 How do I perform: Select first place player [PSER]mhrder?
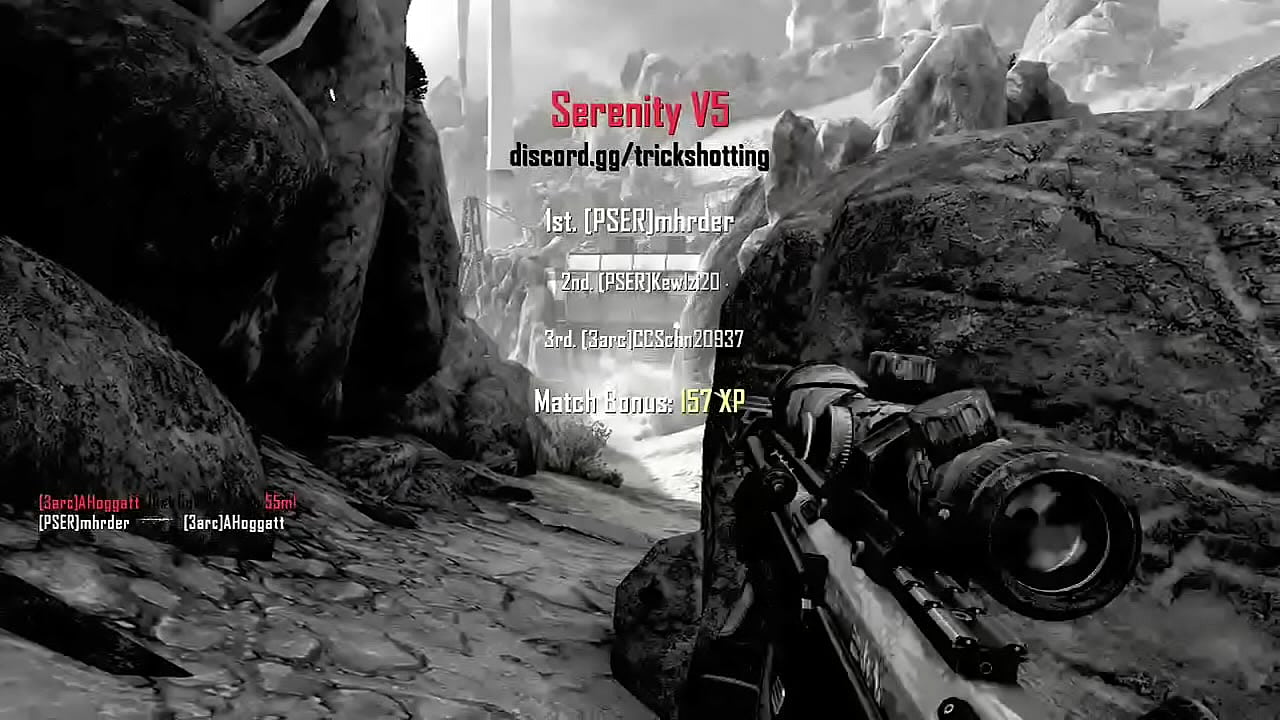click(x=640, y=222)
